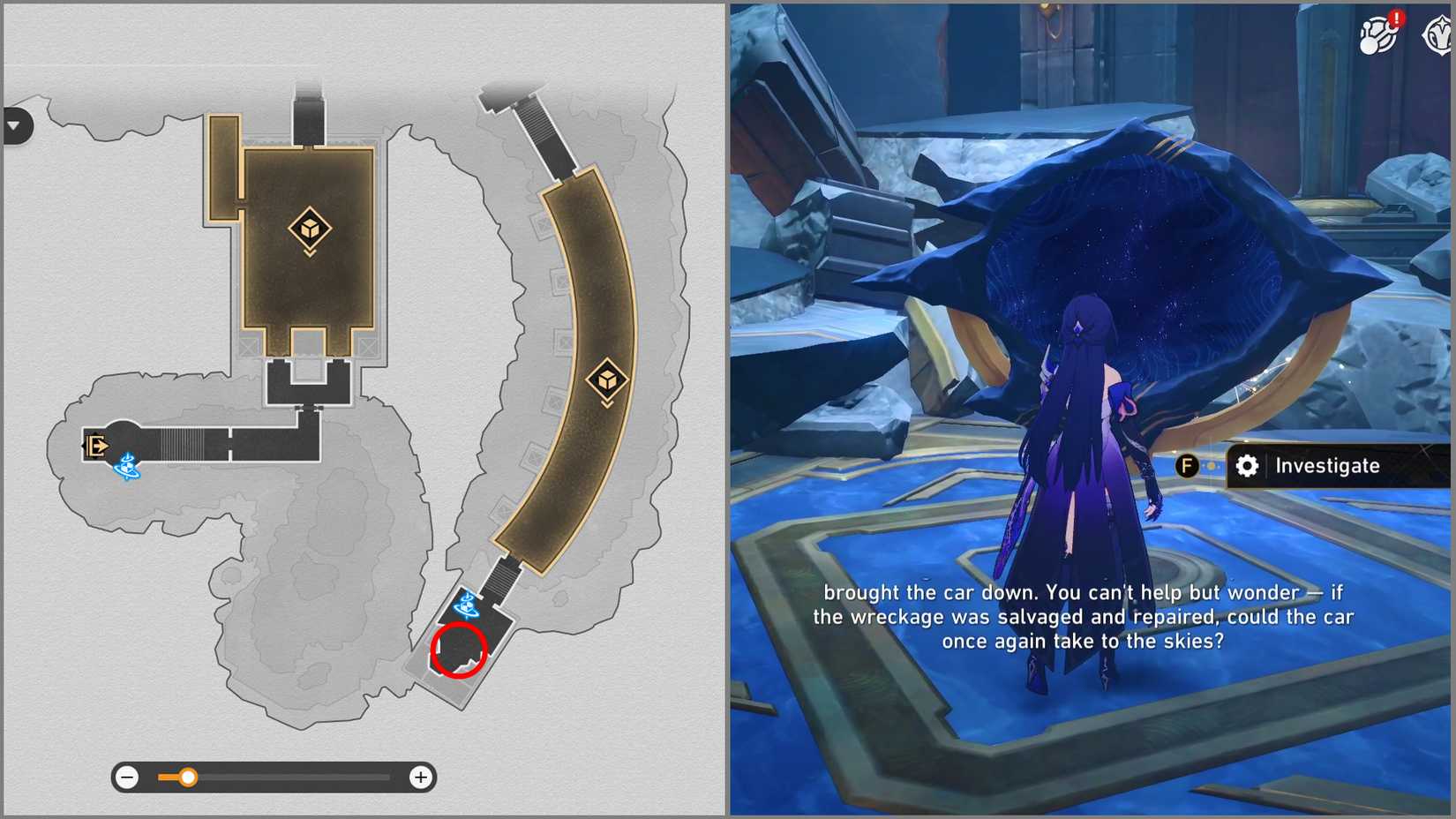
Task: Click the gear icon on the Investigate prompt
Action: (1248, 466)
